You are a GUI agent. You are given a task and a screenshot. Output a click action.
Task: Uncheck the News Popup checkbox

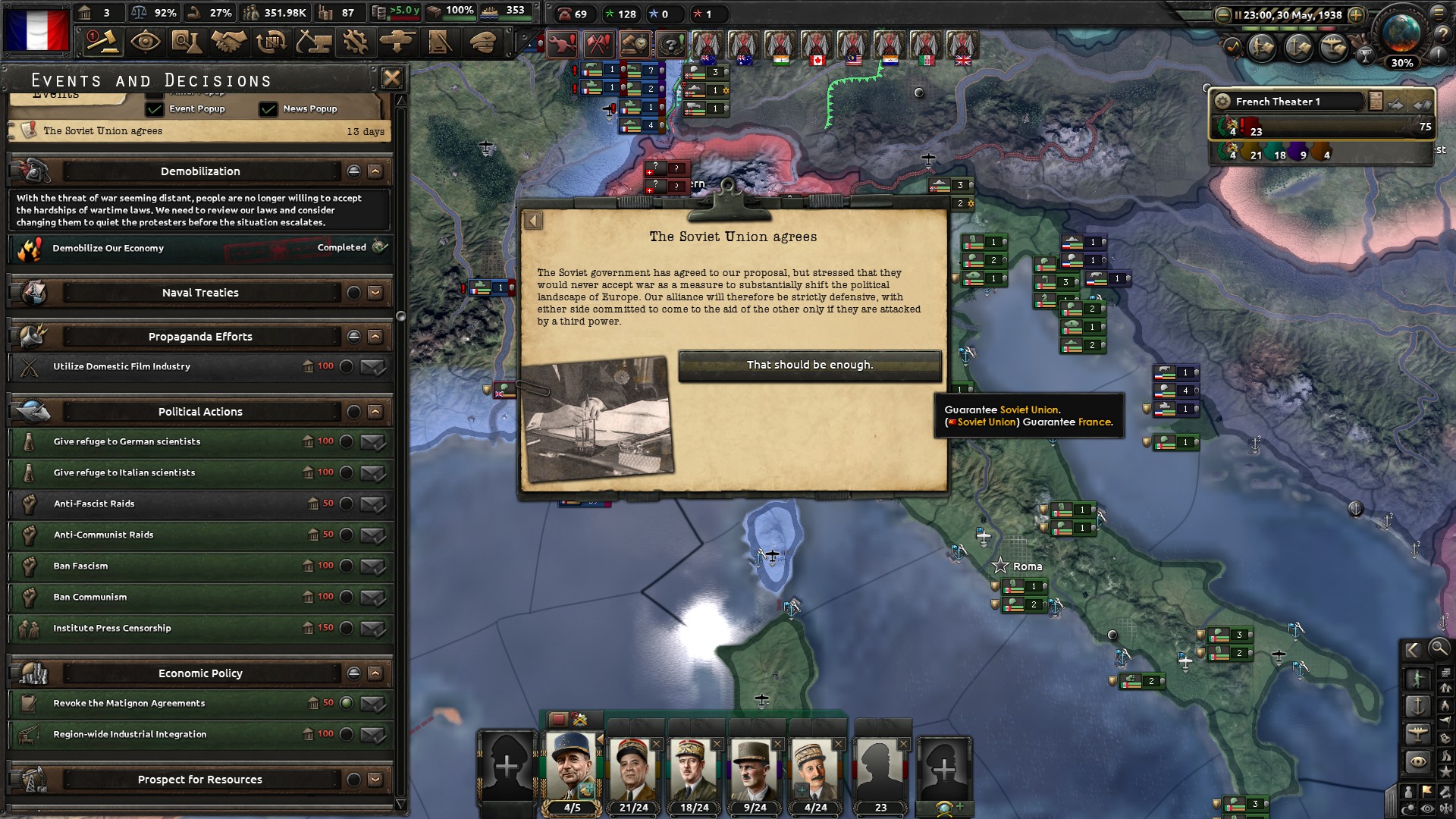coord(269,108)
